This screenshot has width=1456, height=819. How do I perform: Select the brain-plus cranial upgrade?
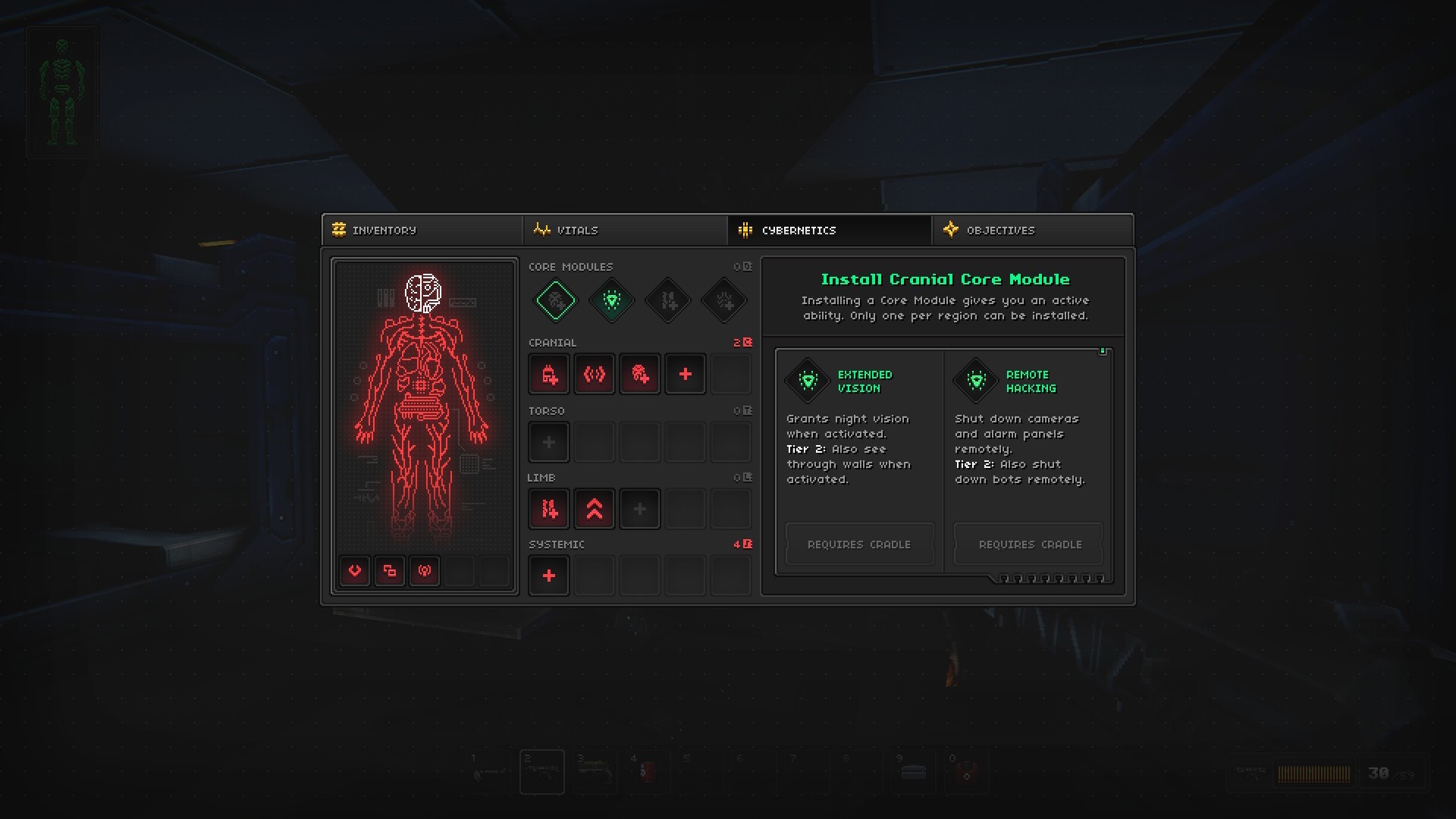[x=640, y=374]
